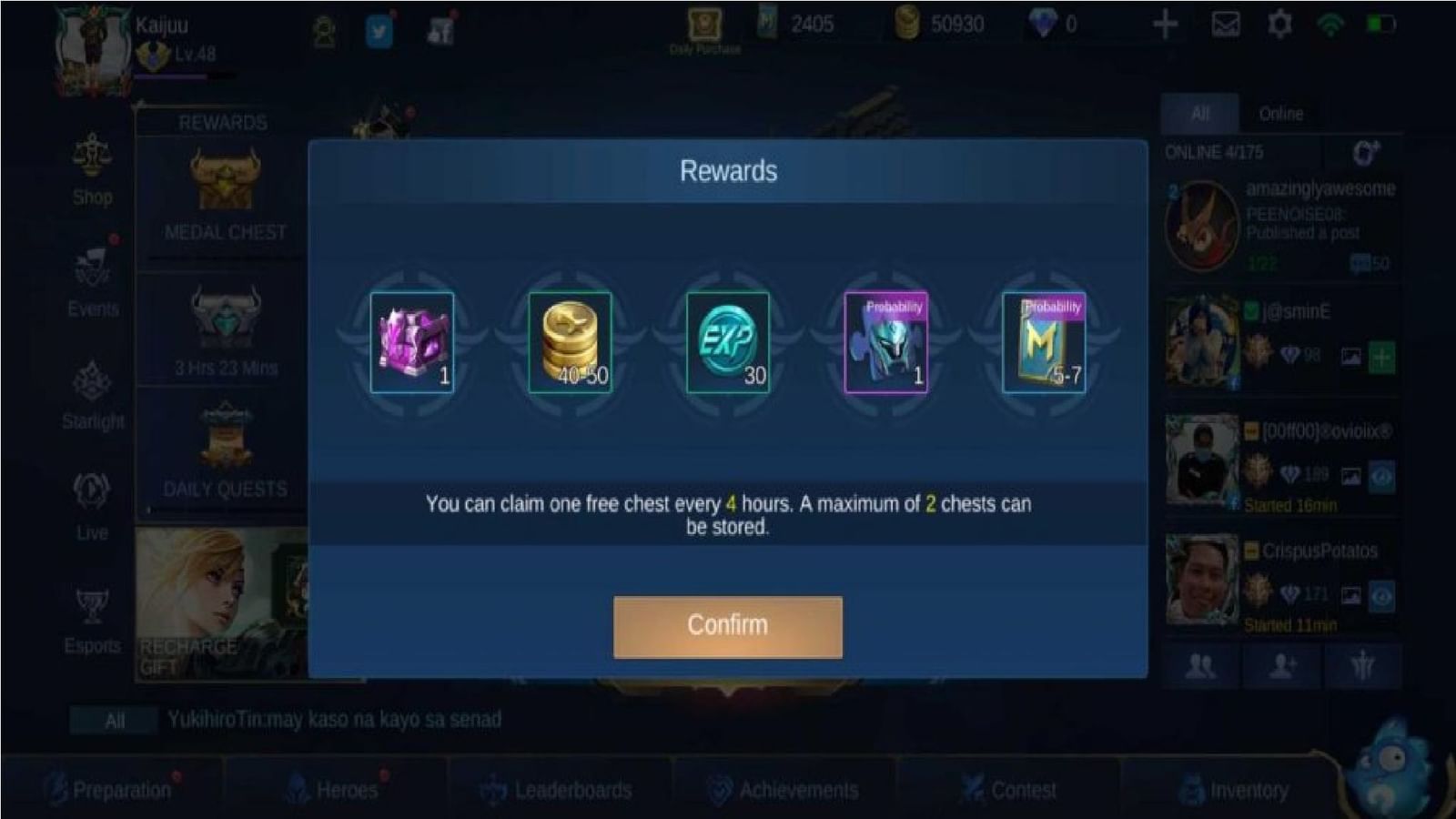Open the game settings gear
This screenshot has width=1456, height=819.
point(1279,25)
